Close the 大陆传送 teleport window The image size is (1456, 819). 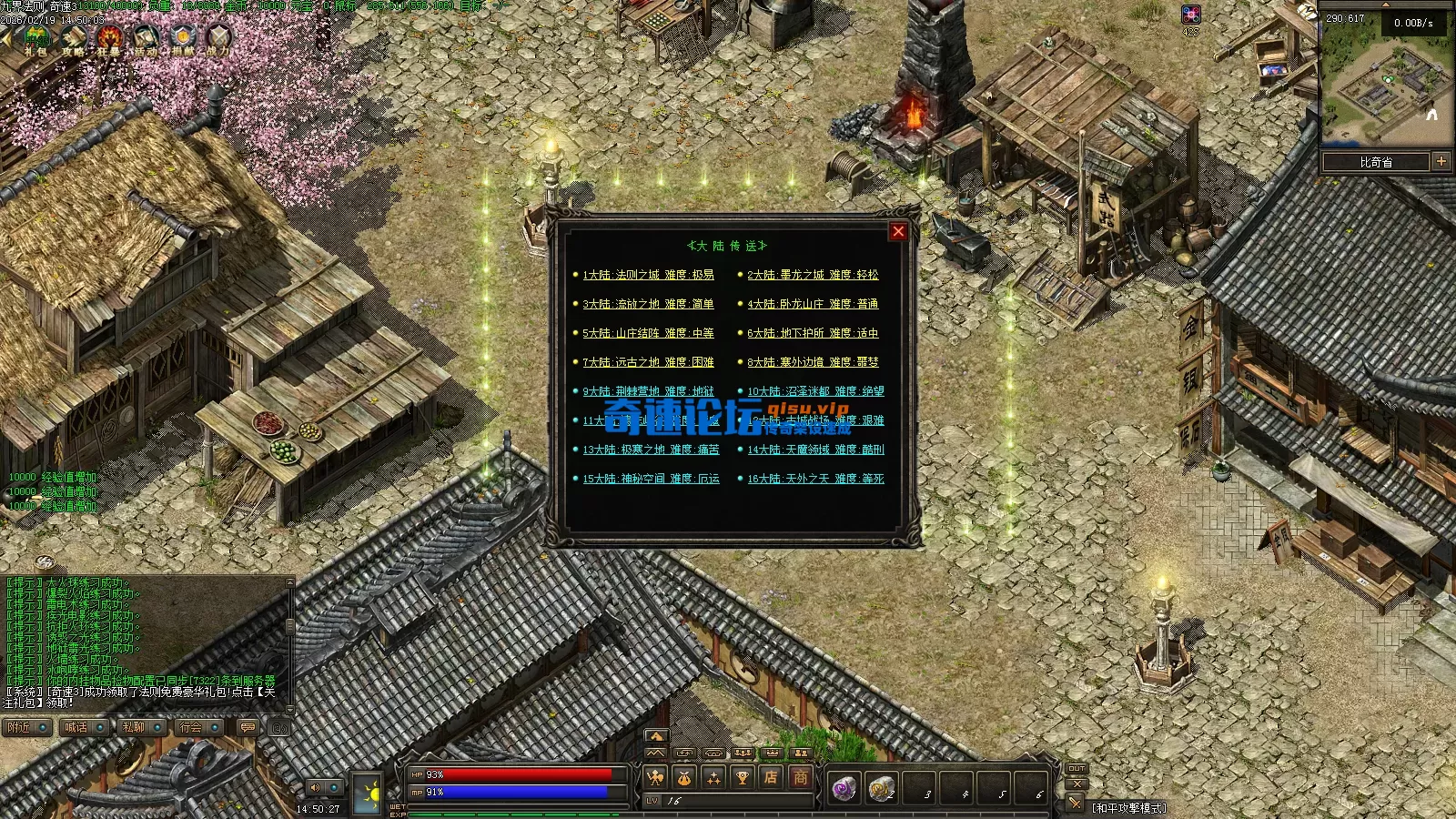click(x=898, y=231)
